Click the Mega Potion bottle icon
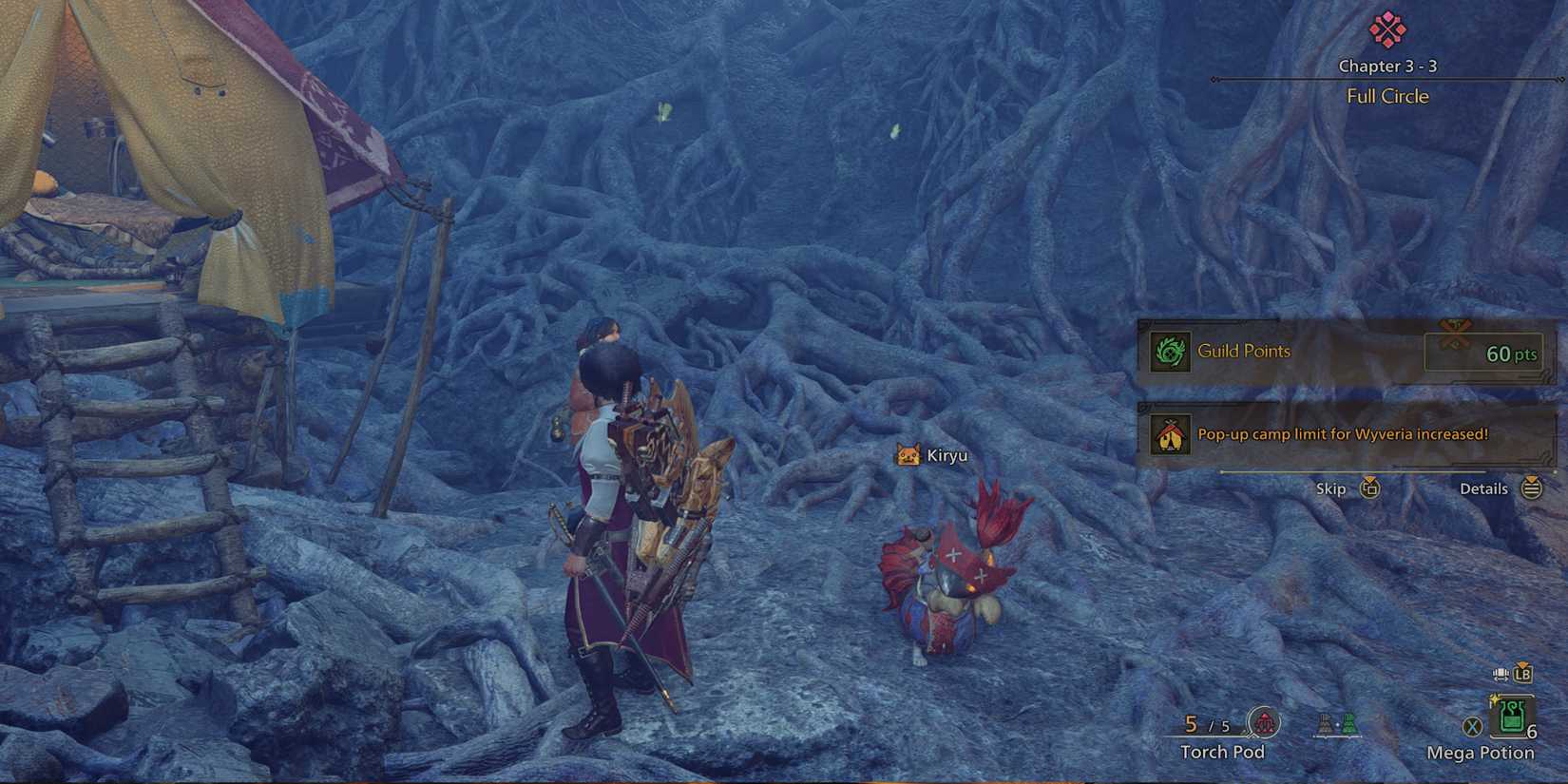 [1510, 717]
